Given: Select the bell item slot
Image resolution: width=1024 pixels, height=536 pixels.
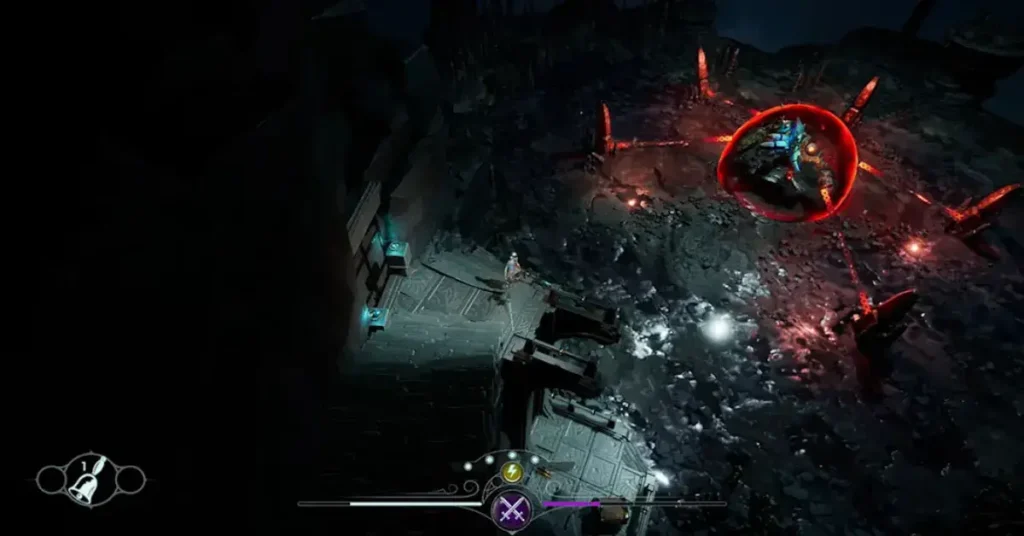Looking at the screenshot, I should [x=90, y=482].
